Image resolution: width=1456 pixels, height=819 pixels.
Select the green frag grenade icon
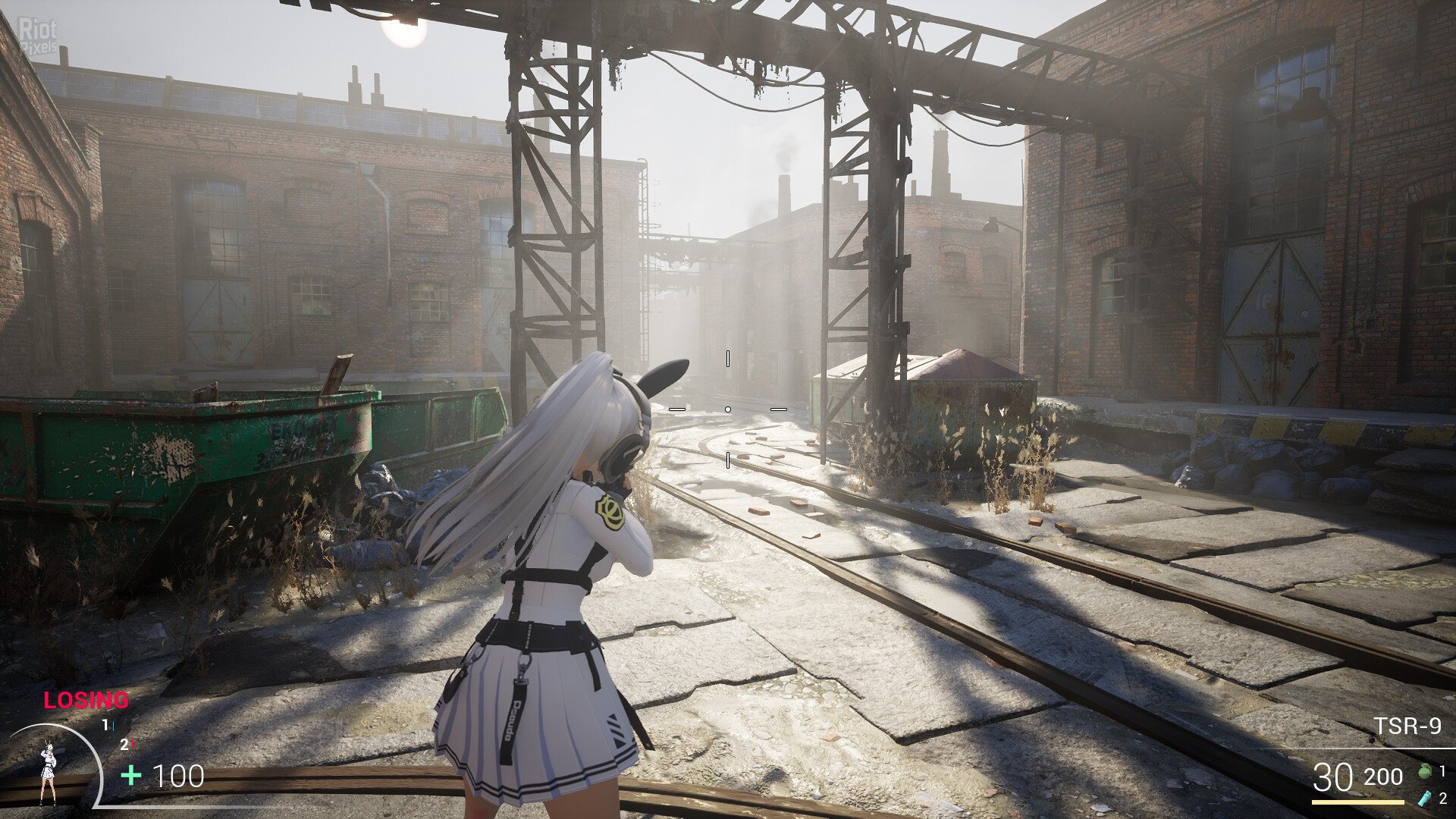(1424, 772)
